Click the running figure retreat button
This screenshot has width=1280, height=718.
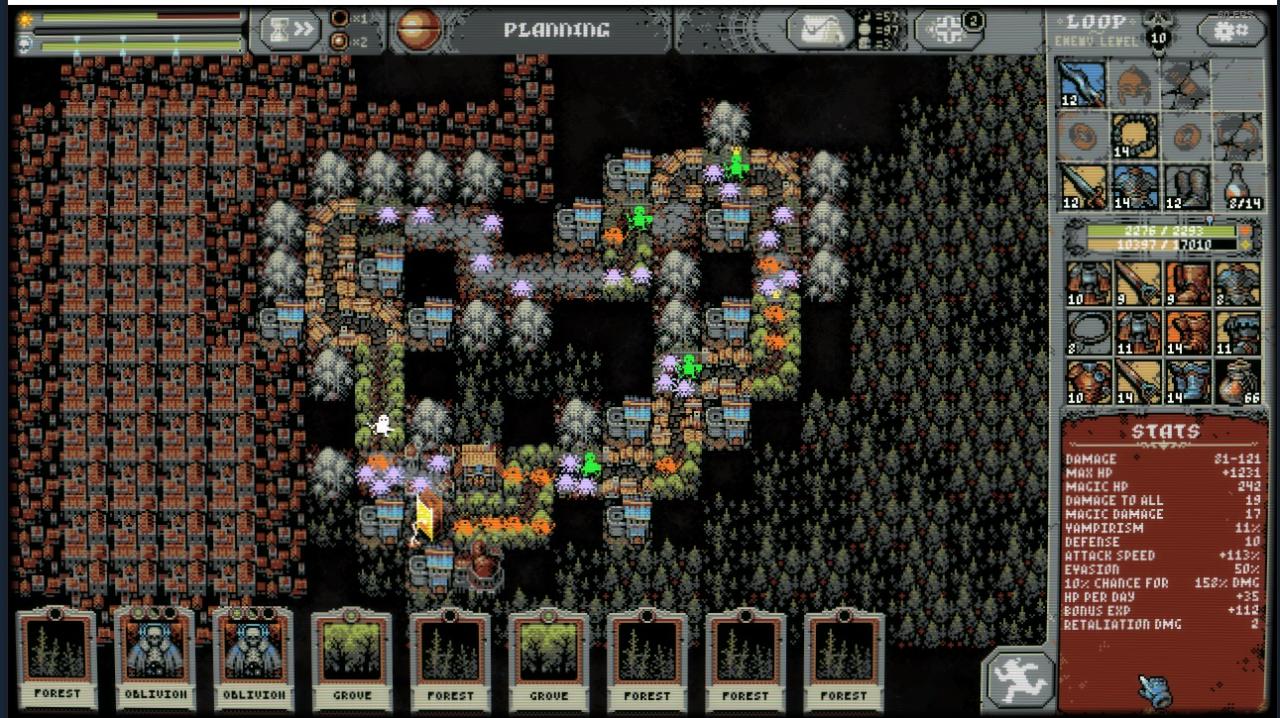pos(1017,681)
